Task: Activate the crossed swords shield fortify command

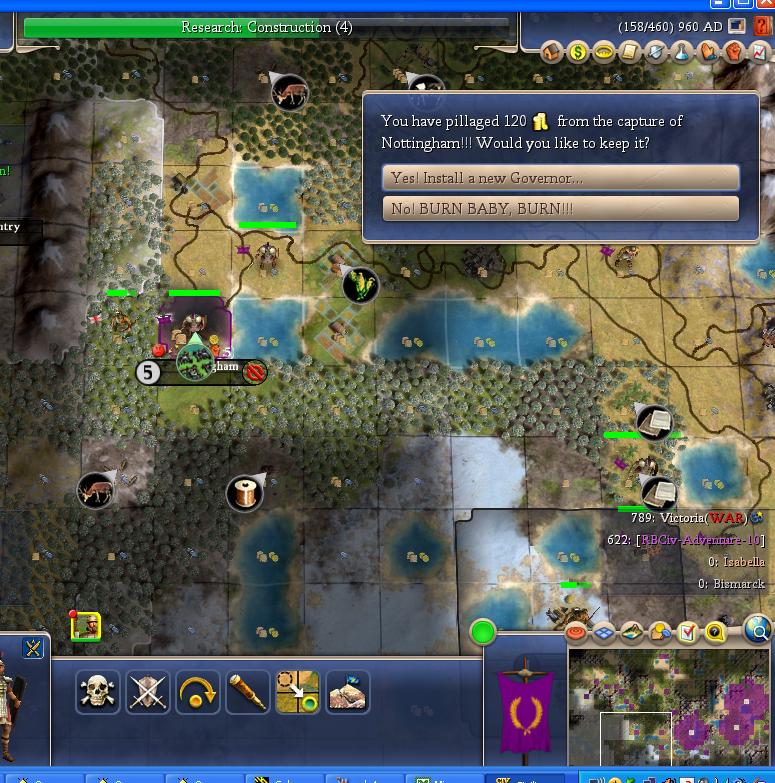Action: click(148, 692)
